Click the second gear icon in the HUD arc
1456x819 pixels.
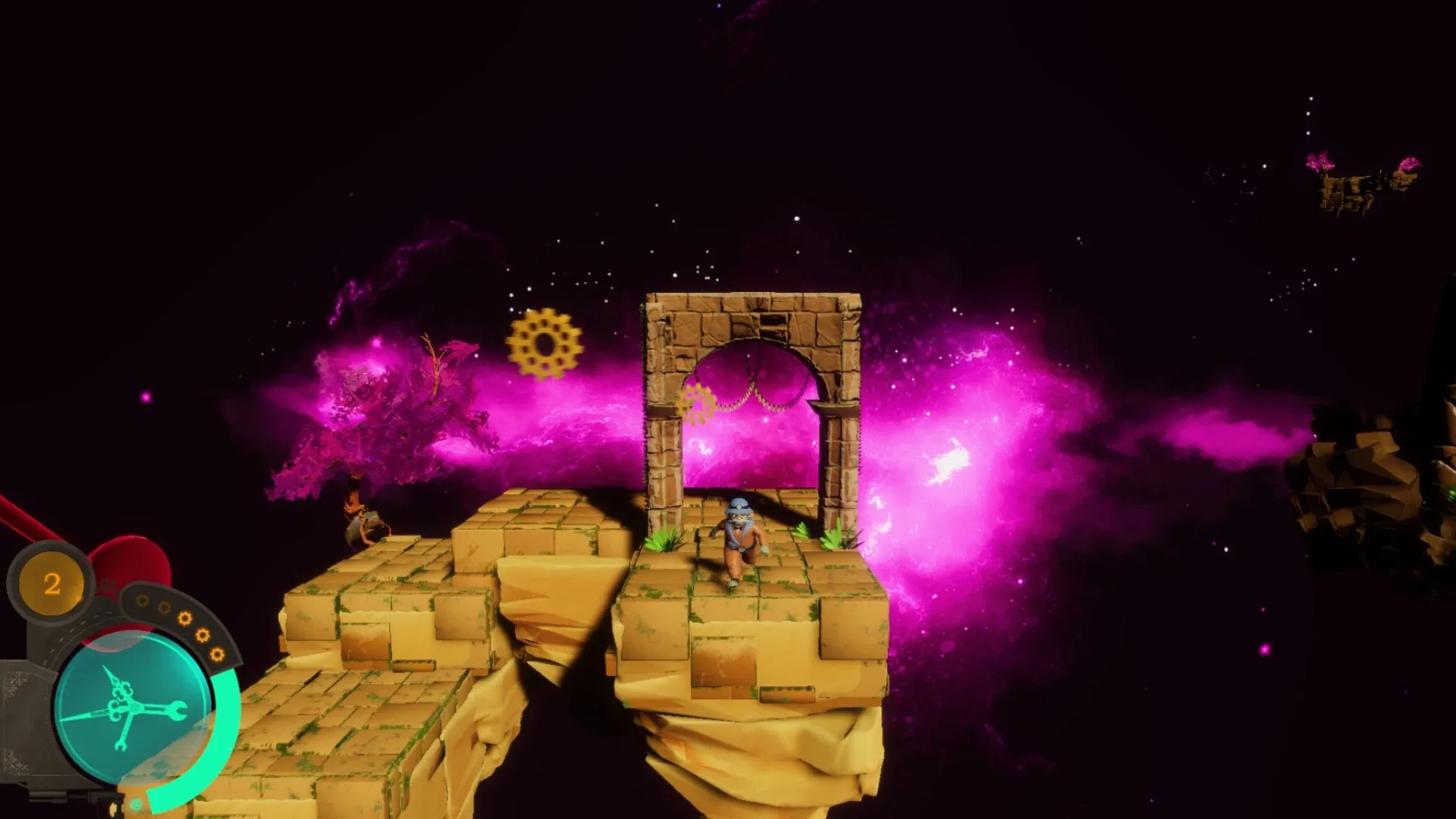[x=164, y=607]
